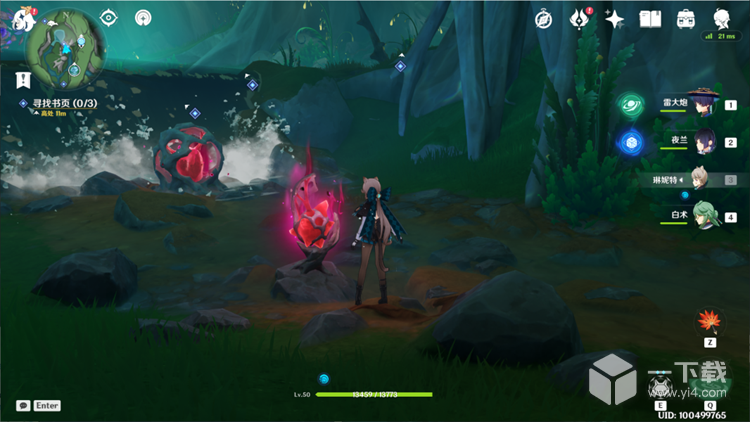Open the round signal icon beside crosshair
This screenshot has height=422, width=750.
tap(144, 18)
